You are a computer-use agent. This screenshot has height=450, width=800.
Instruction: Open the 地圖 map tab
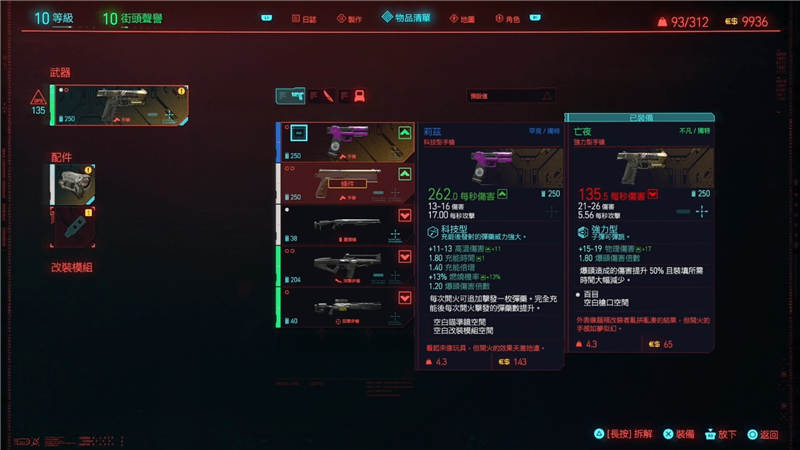click(x=461, y=19)
